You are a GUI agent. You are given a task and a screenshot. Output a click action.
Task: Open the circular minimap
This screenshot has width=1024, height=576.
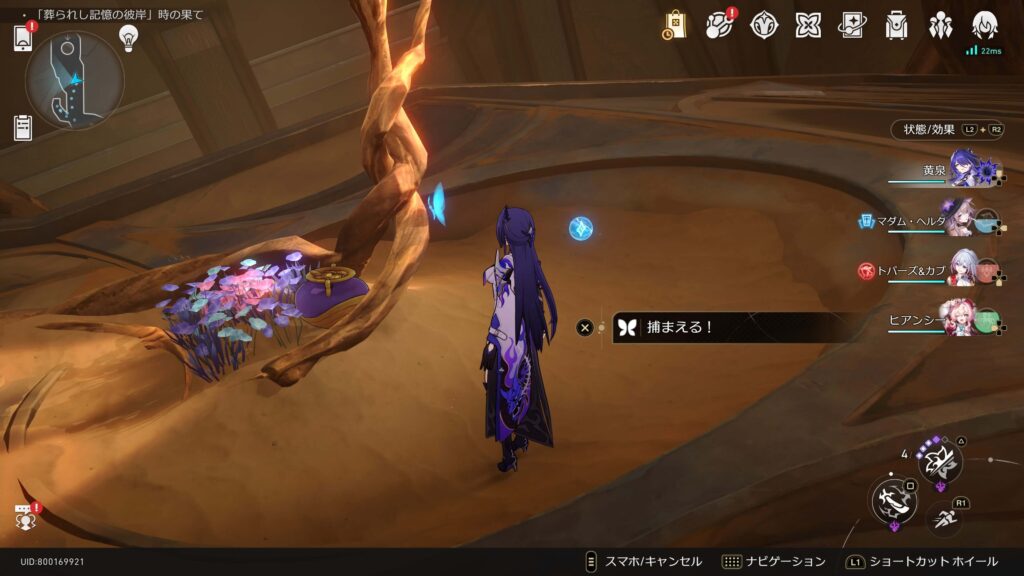[74, 80]
